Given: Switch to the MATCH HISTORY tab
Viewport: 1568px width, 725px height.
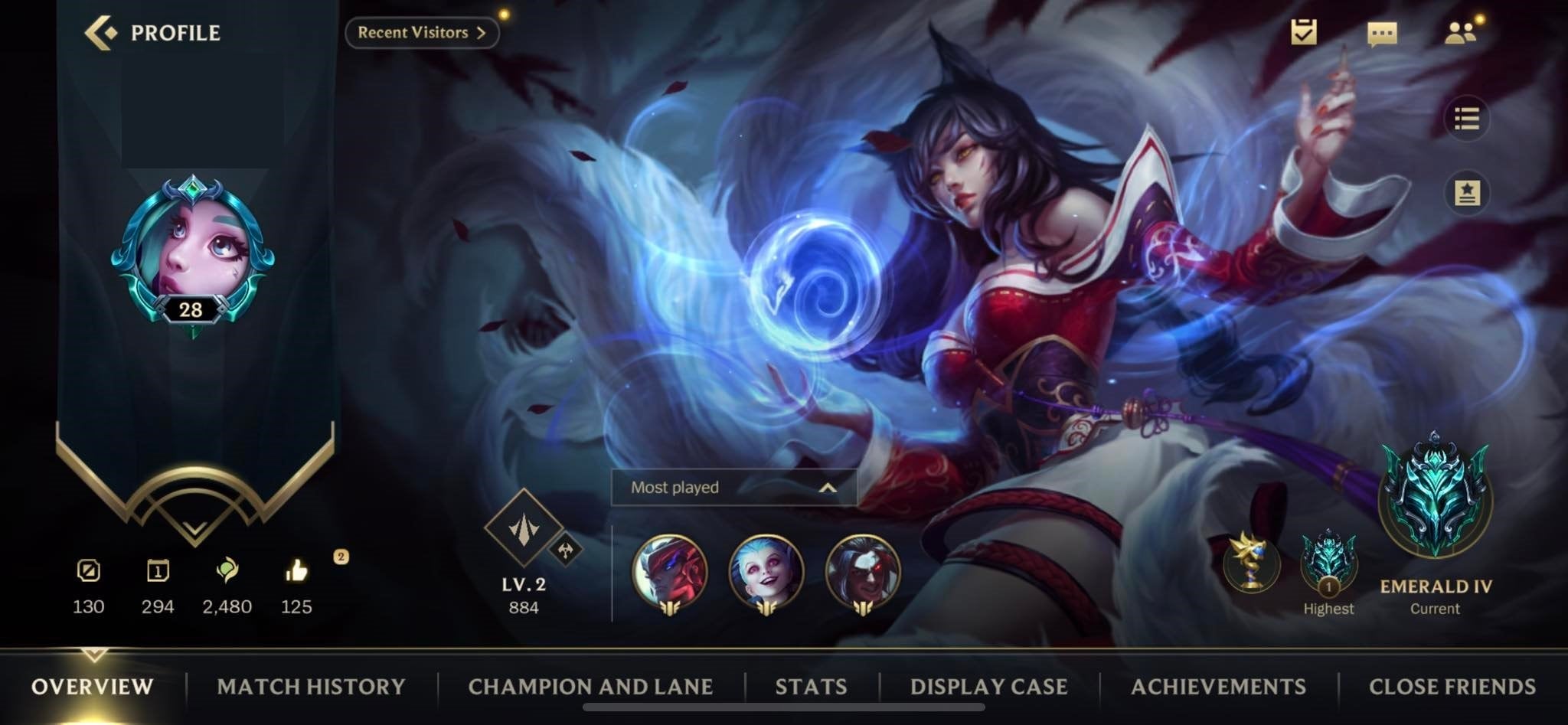Looking at the screenshot, I should coord(311,687).
